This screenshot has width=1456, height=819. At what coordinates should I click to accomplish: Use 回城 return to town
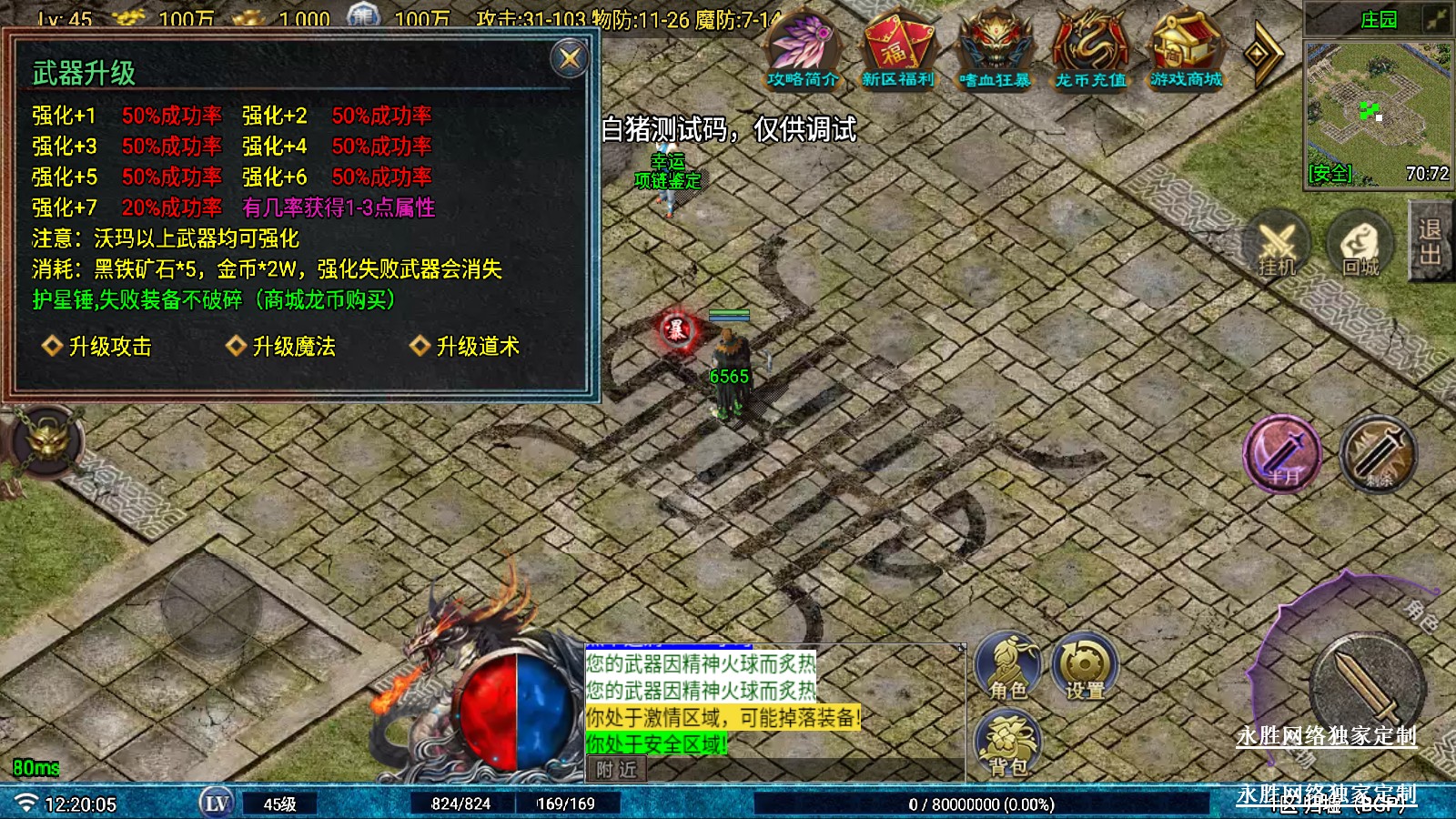point(1360,246)
